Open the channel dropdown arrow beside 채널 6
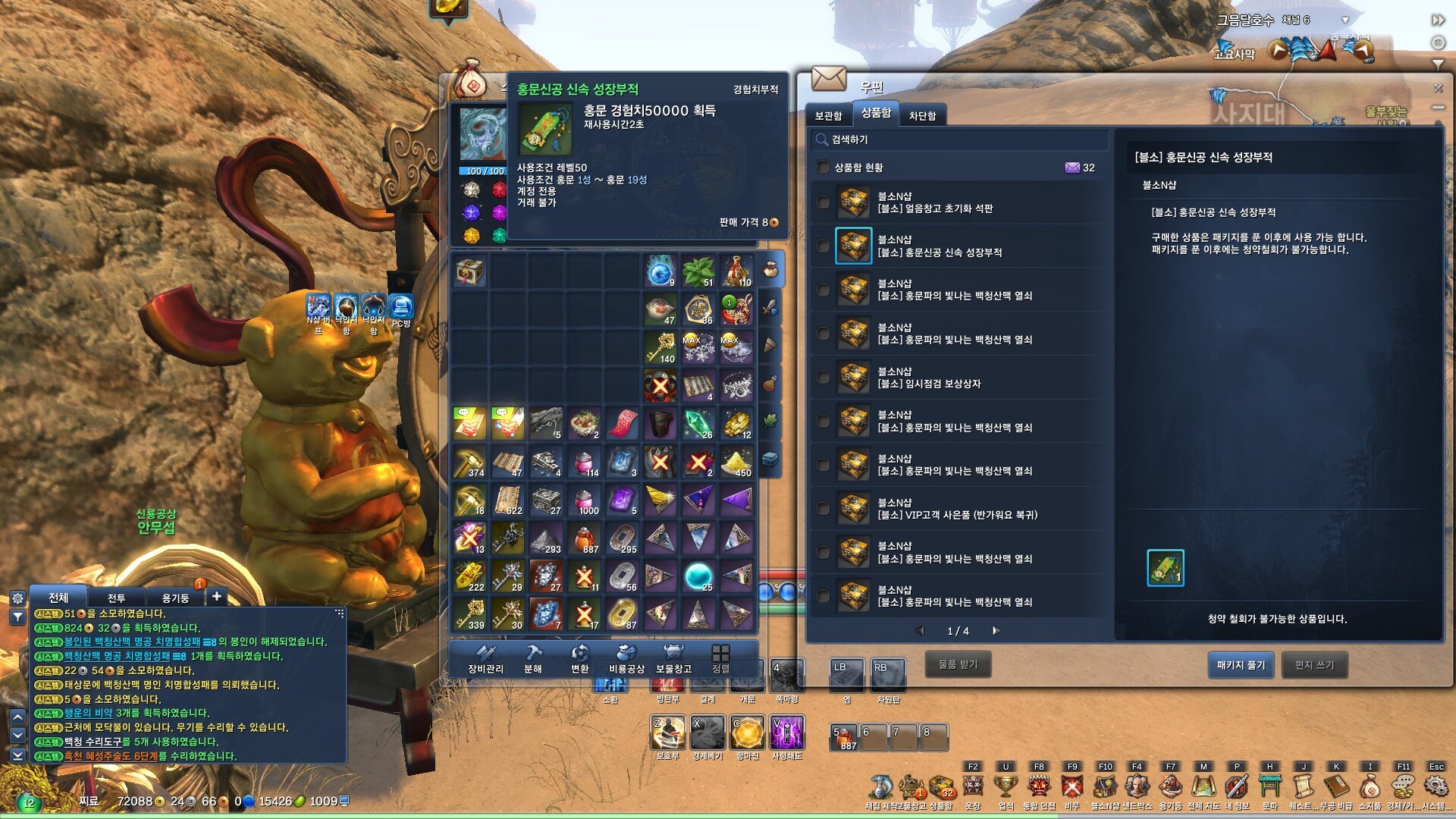Screen dimensions: 1456x819 coord(1345,20)
